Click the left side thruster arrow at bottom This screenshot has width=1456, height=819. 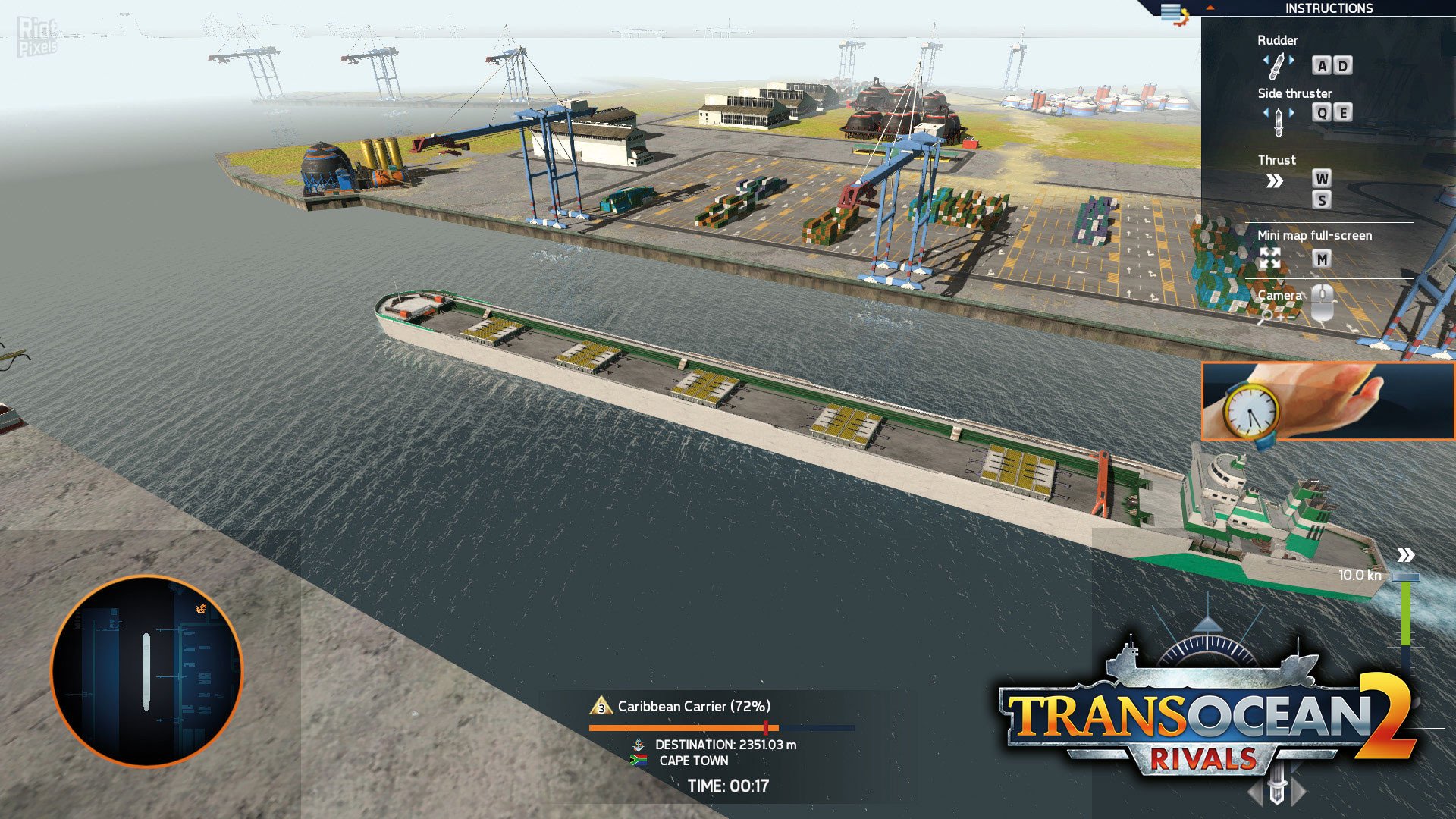(1257, 793)
